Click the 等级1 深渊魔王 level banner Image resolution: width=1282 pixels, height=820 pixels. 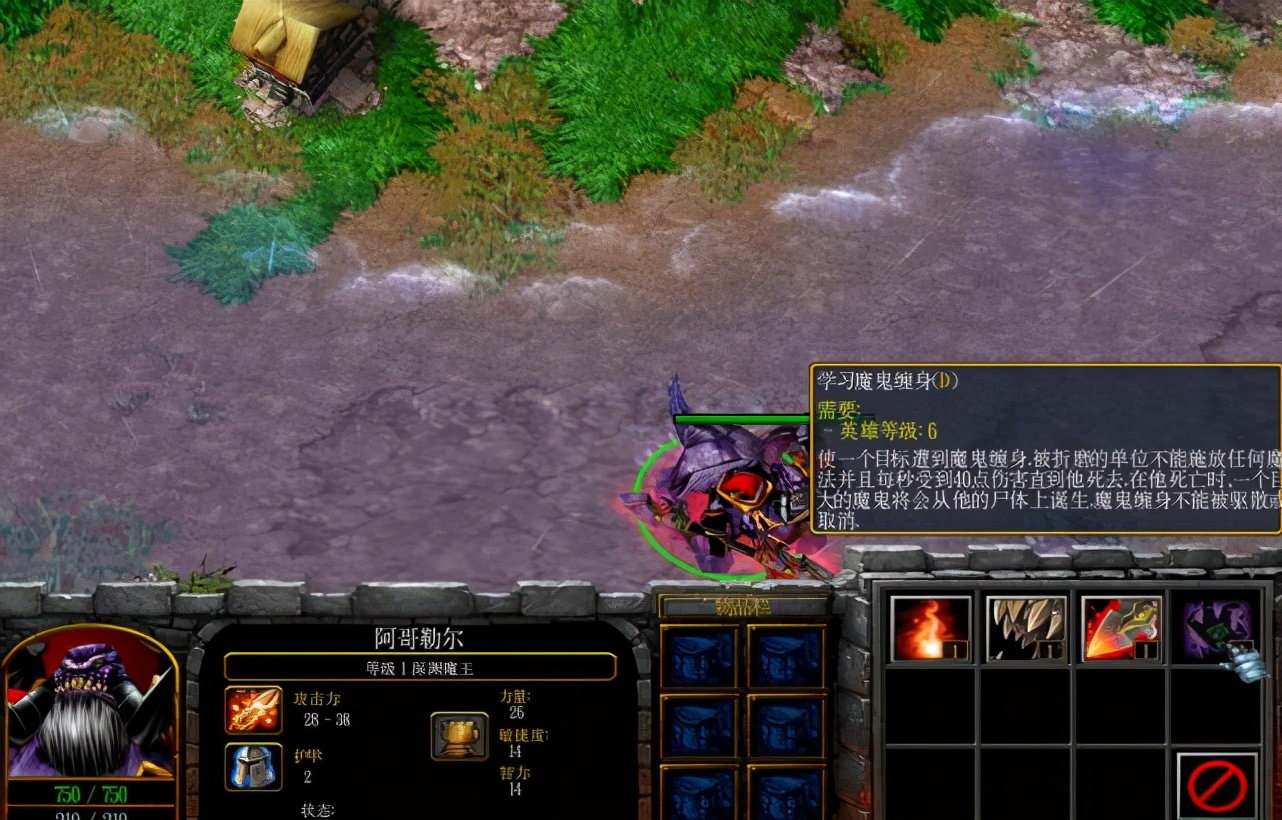click(420, 667)
